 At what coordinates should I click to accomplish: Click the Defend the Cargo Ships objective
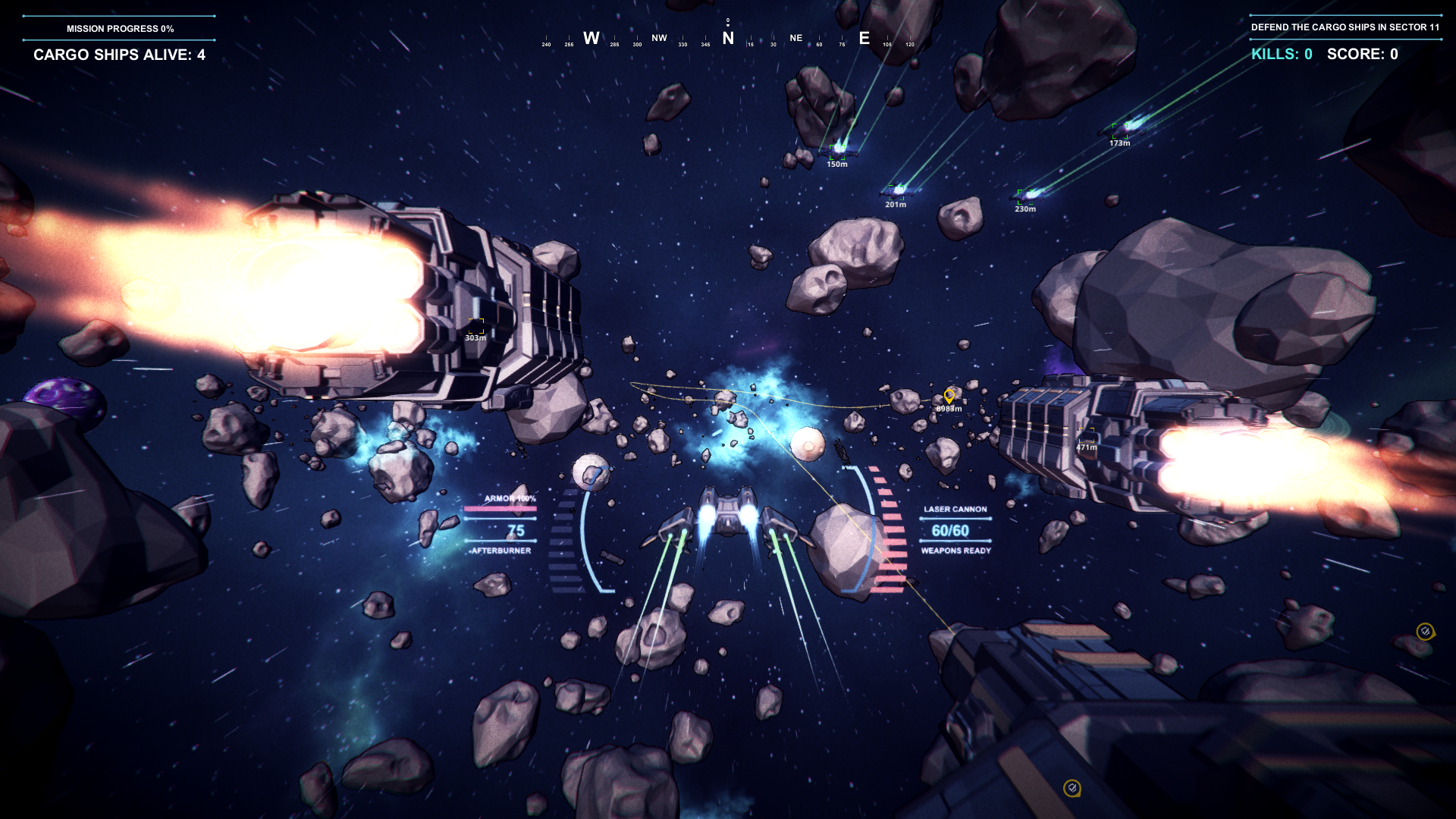click(1345, 27)
